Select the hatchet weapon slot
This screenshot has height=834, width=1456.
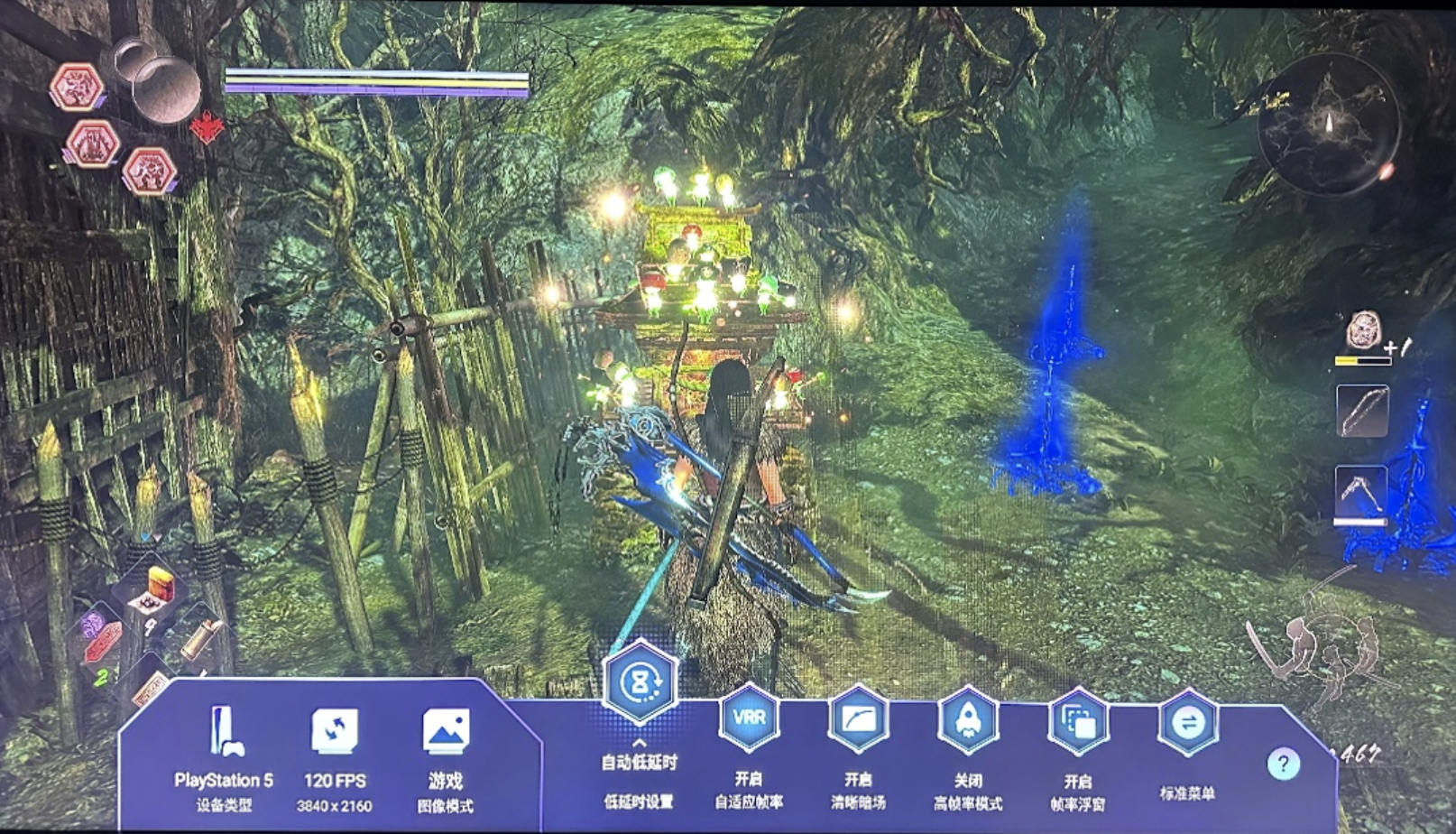coord(1360,490)
